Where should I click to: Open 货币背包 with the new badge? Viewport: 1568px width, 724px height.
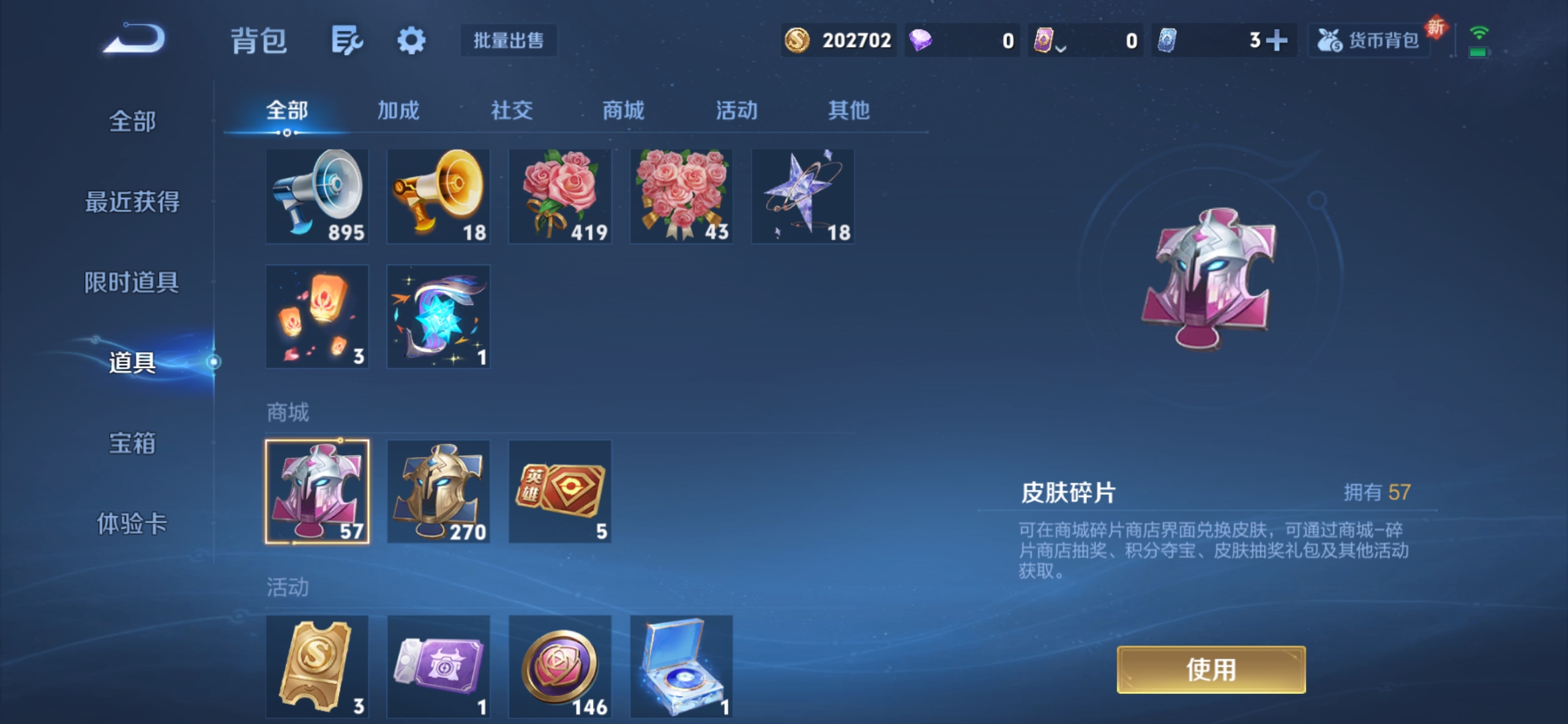(1368, 40)
